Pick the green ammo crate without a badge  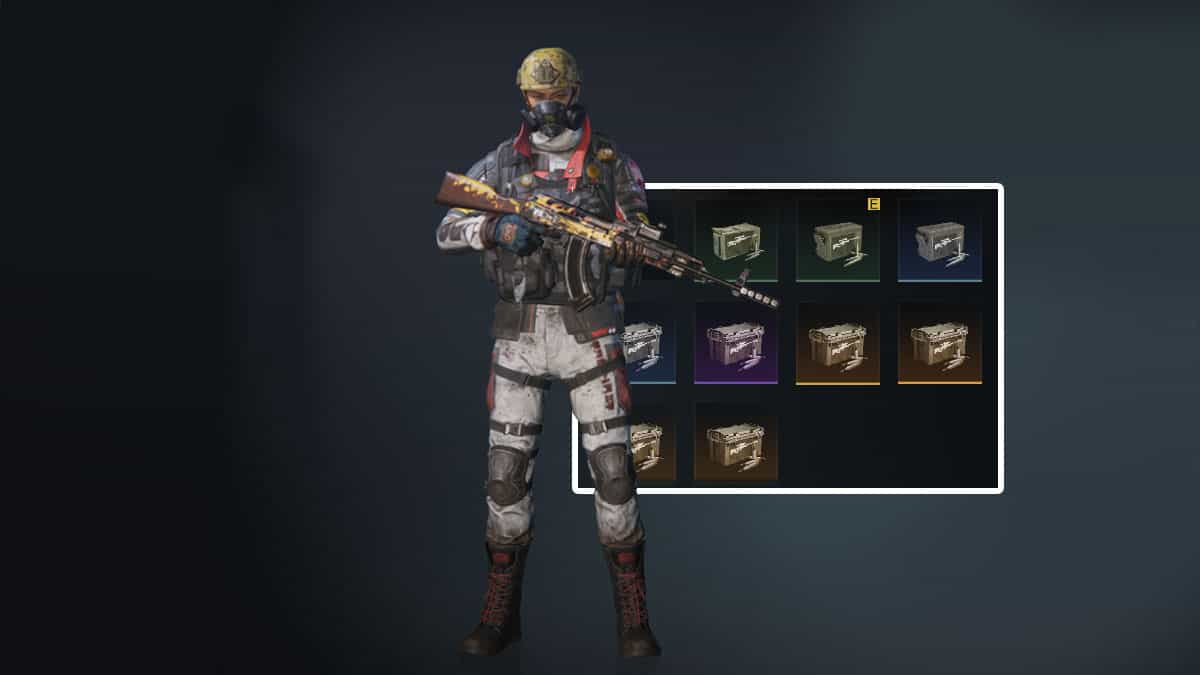(736, 240)
